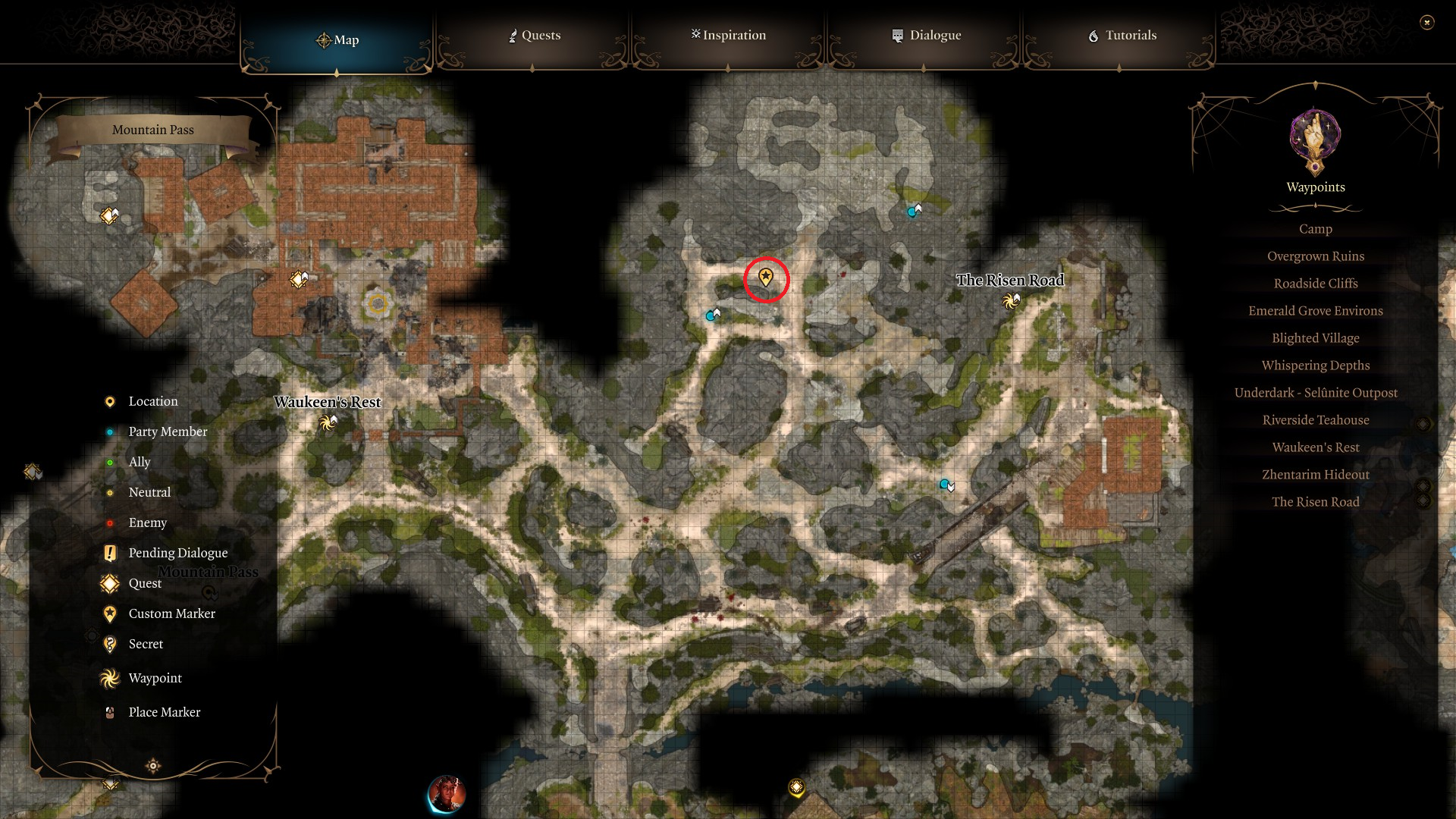The image size is (1456, 819).
Task: Switch to the Dialogue tab
Action: 926,35
